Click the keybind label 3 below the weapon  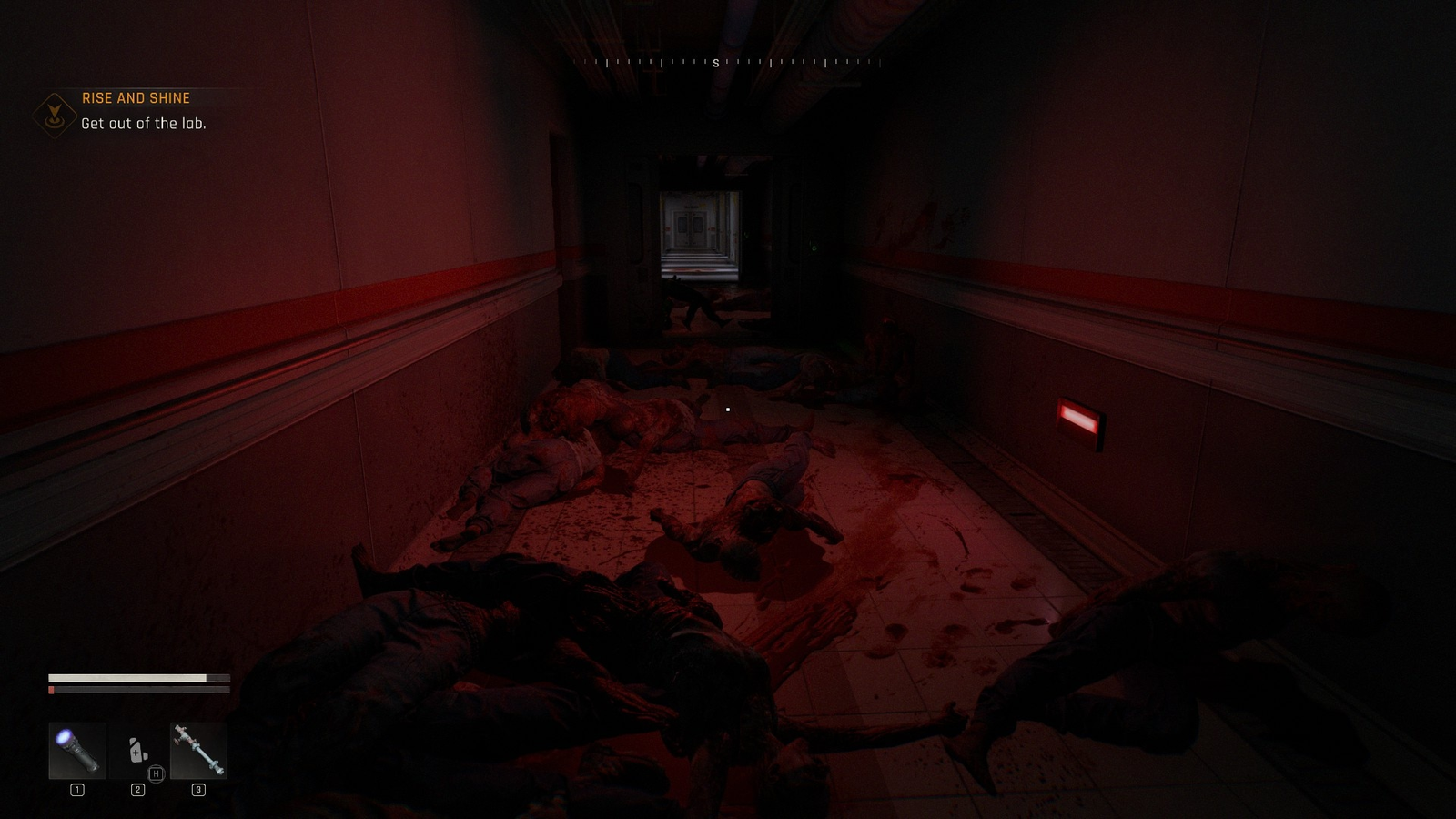[x=198, y=791]
